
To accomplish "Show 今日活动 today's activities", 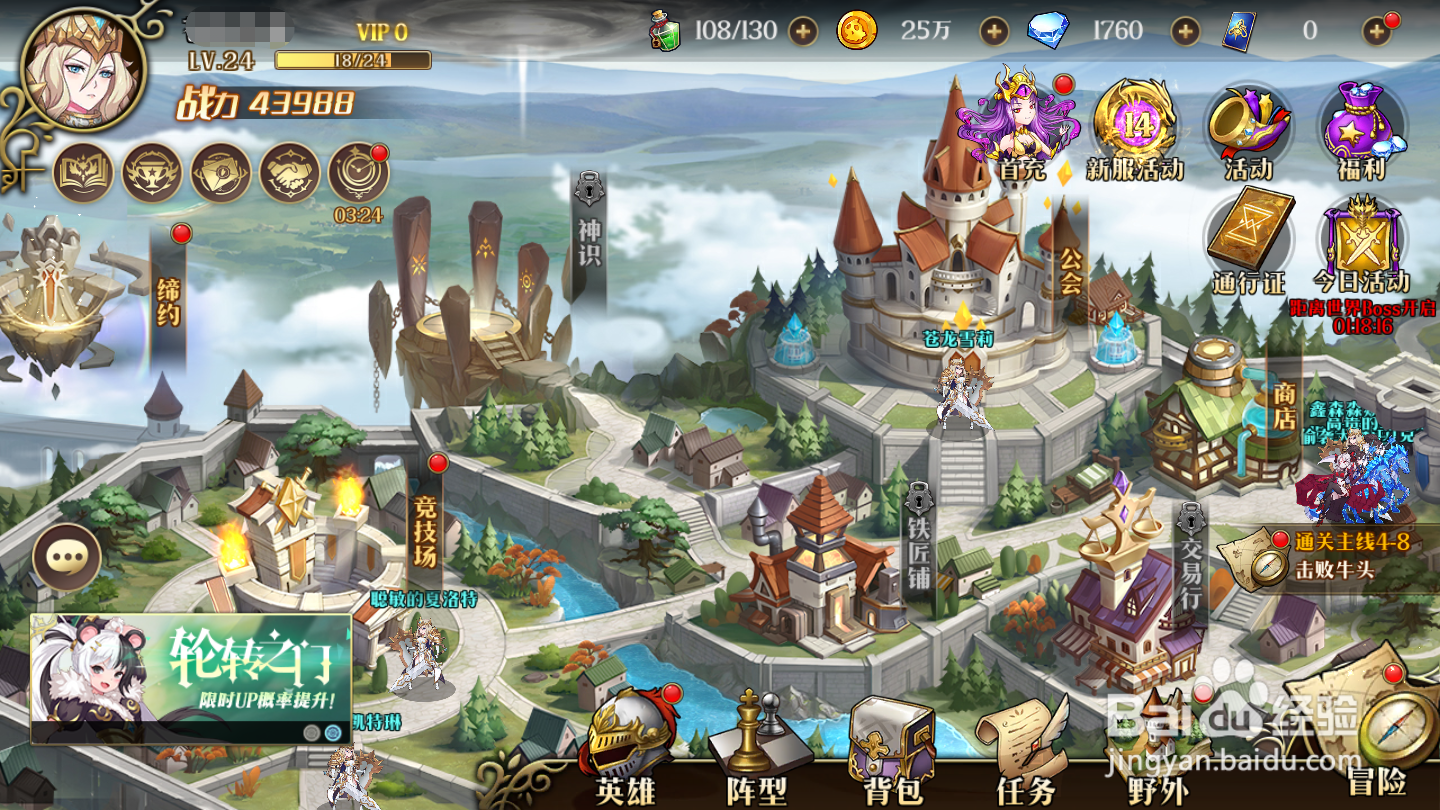I will pyautogui.click(x=1360, y=242).
